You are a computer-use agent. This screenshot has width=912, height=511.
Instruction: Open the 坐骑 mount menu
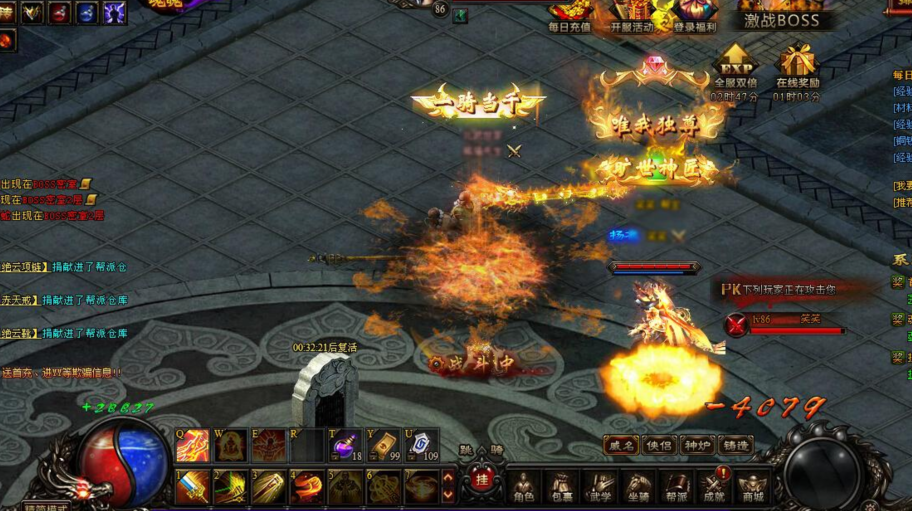coord(638,485)
